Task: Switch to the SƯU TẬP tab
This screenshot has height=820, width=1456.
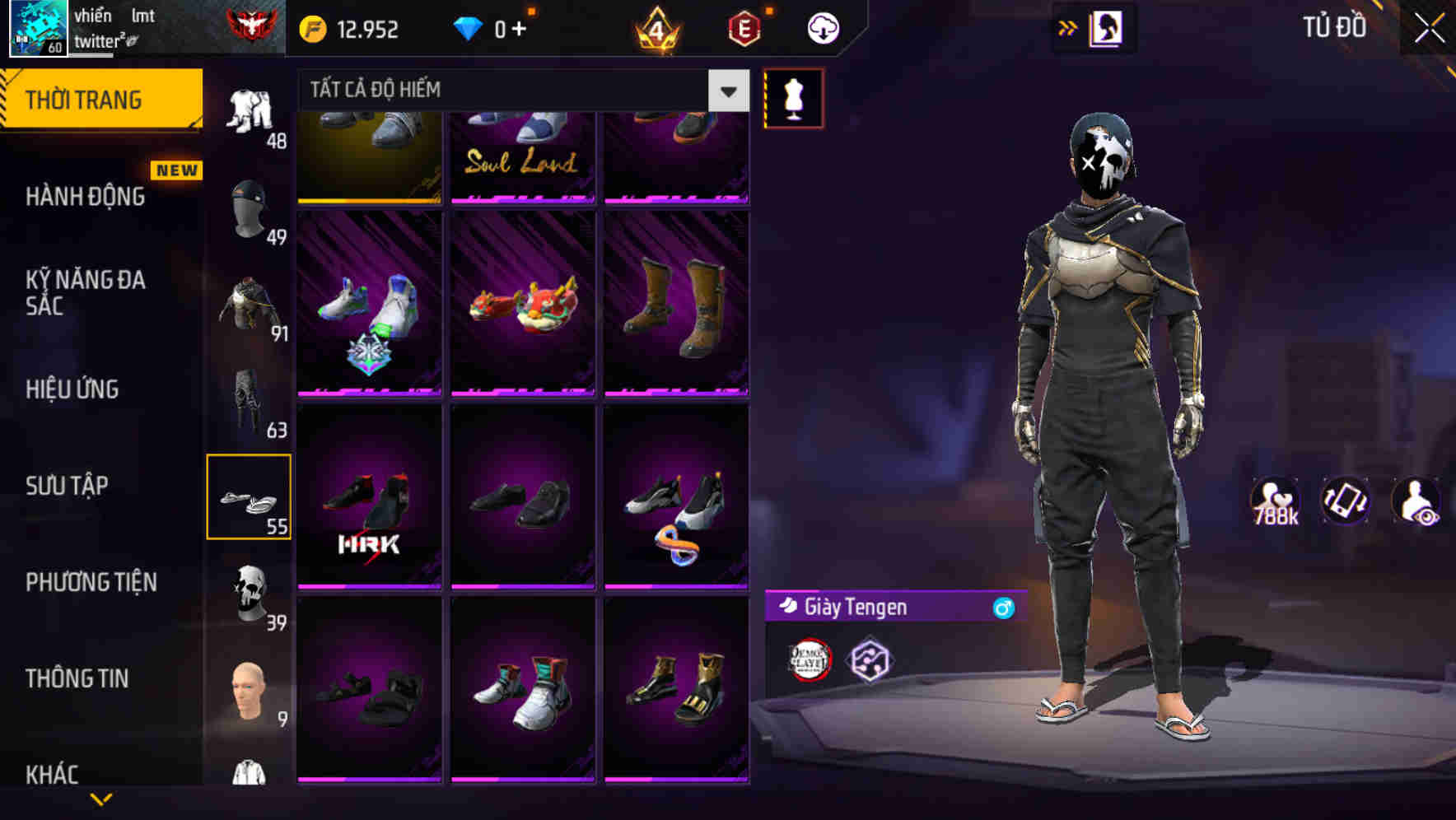Action: tap(68, 486)
